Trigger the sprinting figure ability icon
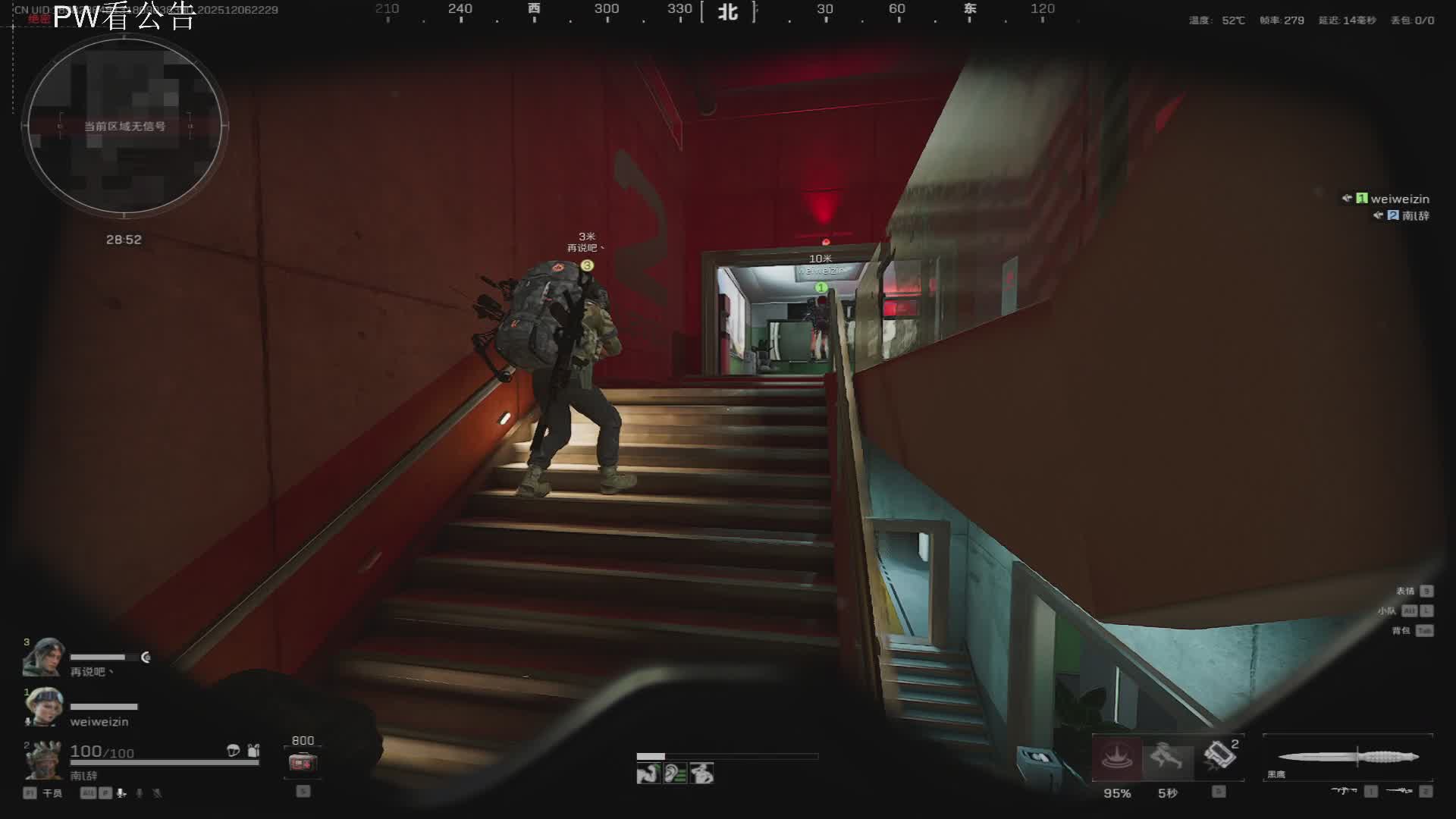Viewport: 1456px width, 819px height. click(1167, 758)
